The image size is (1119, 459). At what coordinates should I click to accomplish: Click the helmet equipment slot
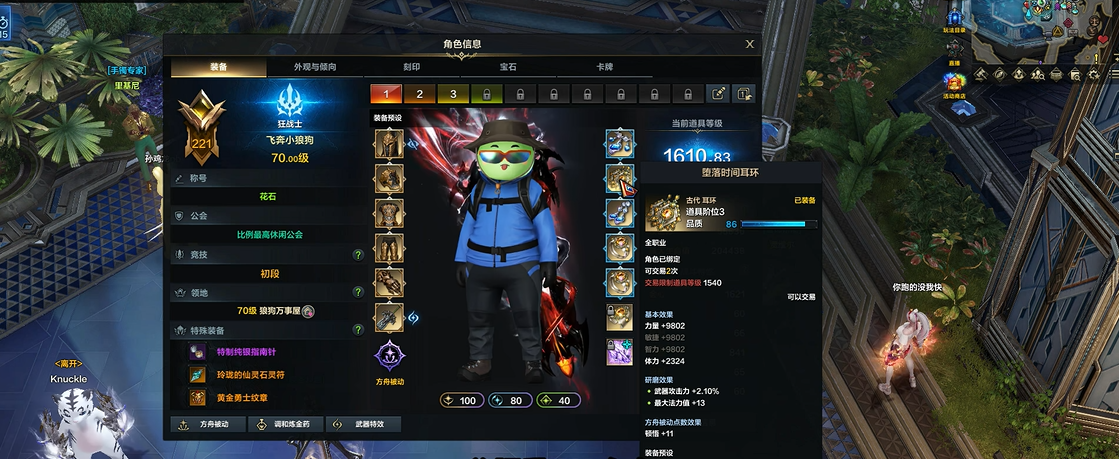[389, 144]
